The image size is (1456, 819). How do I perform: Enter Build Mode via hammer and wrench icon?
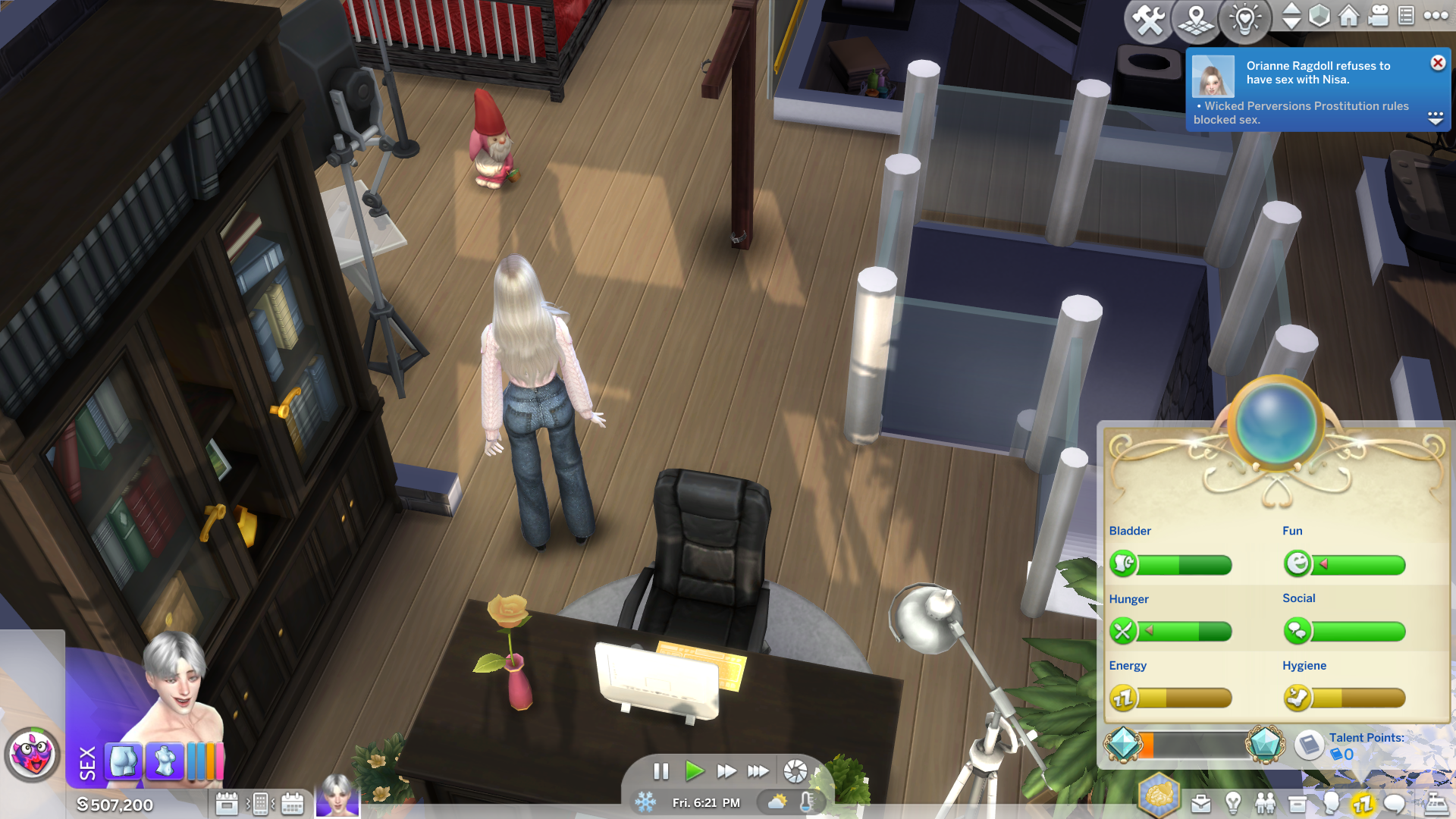pyautogui.click(x=1148, y=20)
